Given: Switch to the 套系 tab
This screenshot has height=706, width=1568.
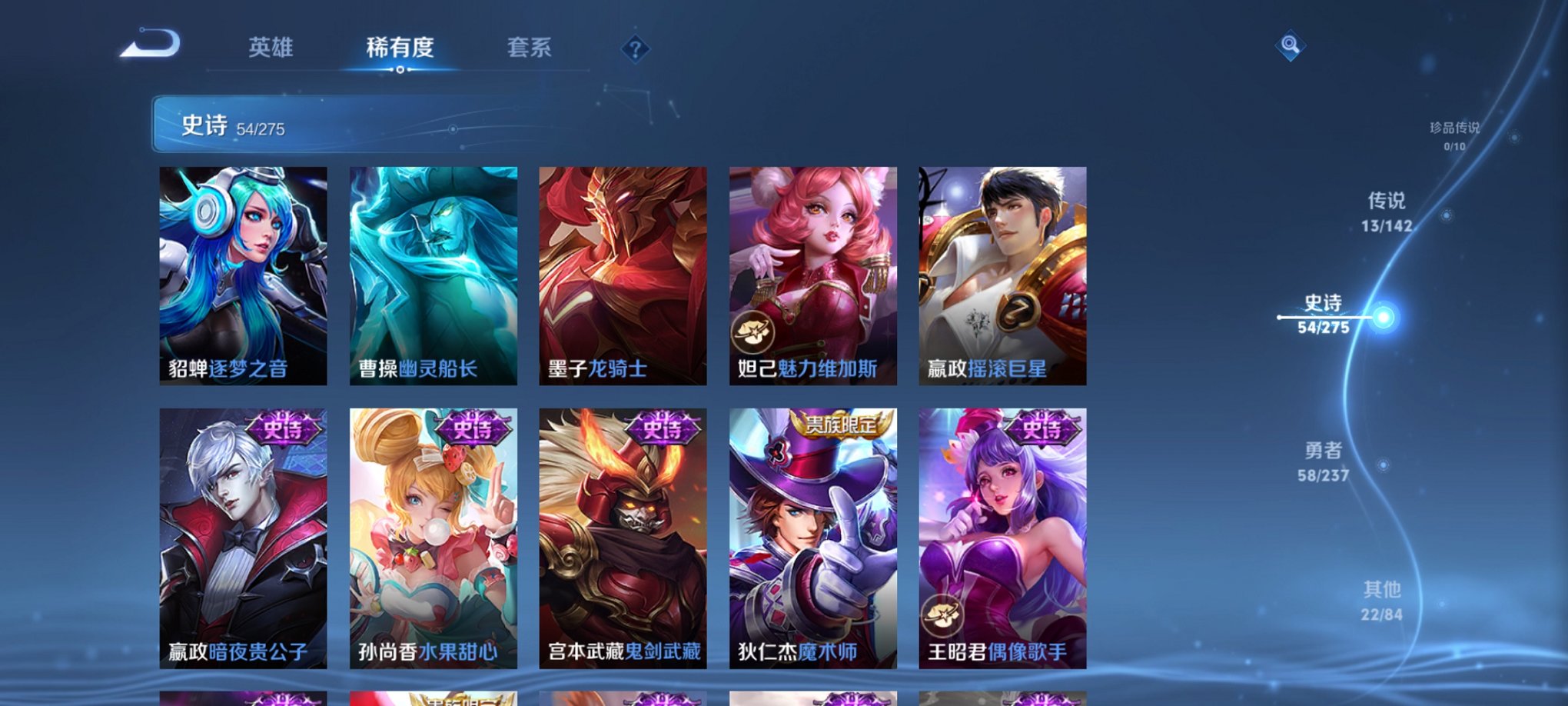Looking at the screenshot, I should [x=530, y=48].
